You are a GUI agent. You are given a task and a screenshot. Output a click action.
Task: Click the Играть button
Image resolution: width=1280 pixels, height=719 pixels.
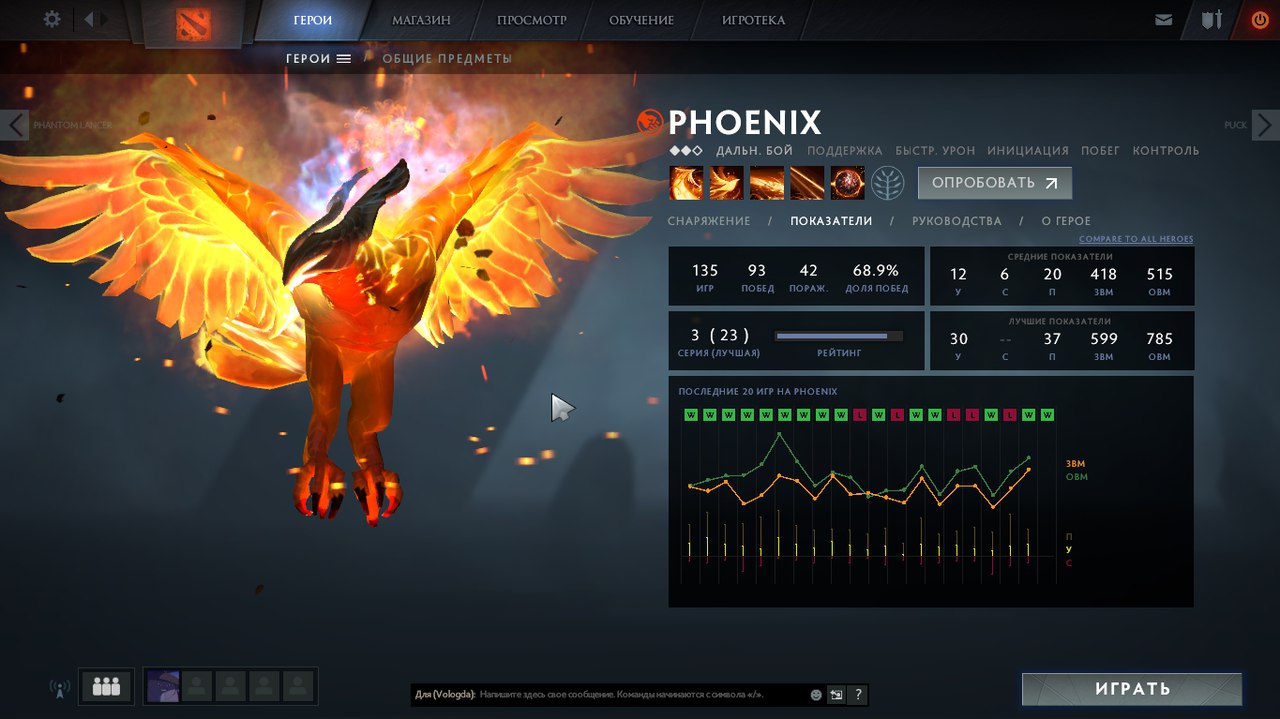click(1131, 689)
